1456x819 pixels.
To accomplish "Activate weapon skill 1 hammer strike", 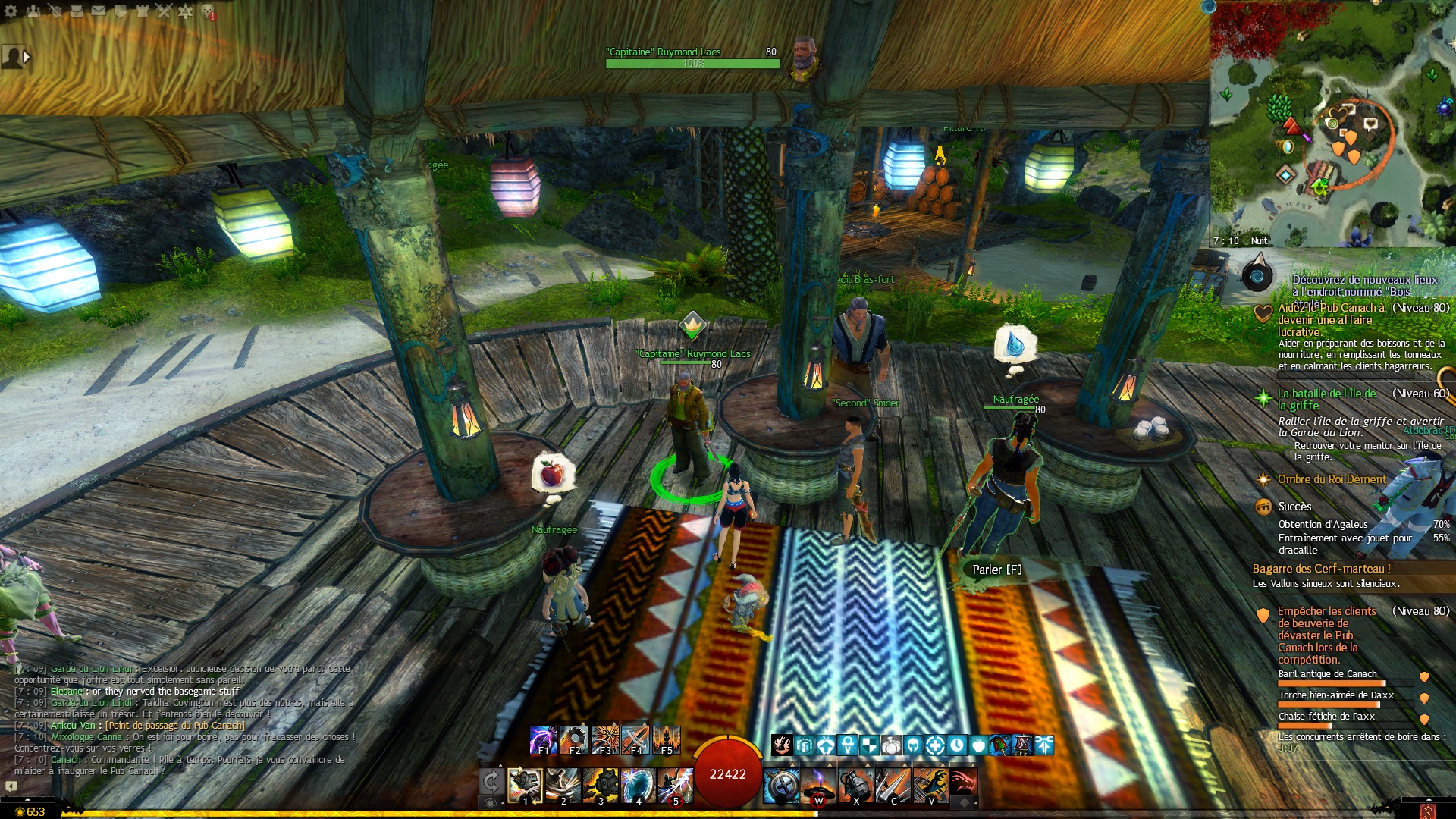I will pyautogui.click(x=525, y=786).
